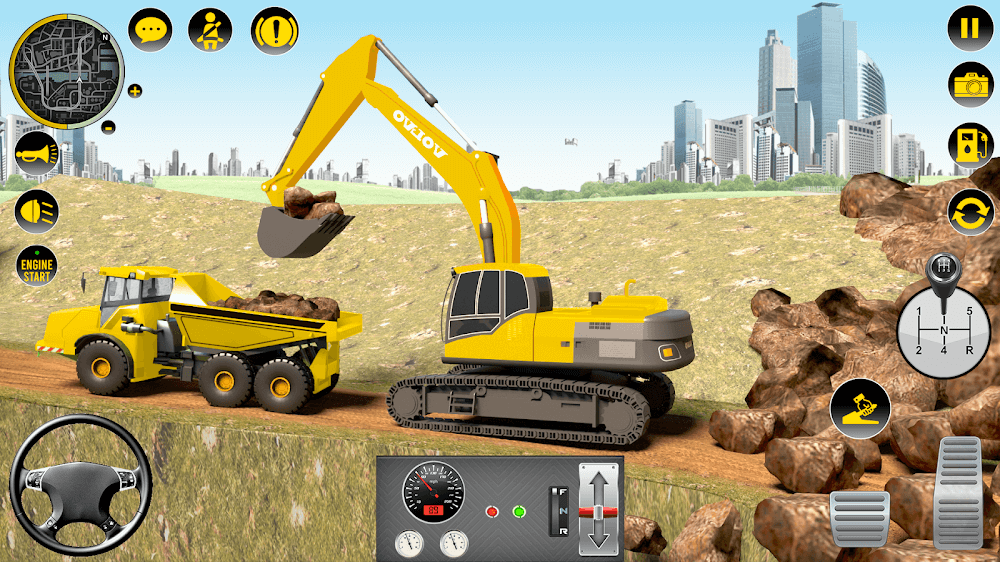Toggle the headlights icon

tap(36, 211)
